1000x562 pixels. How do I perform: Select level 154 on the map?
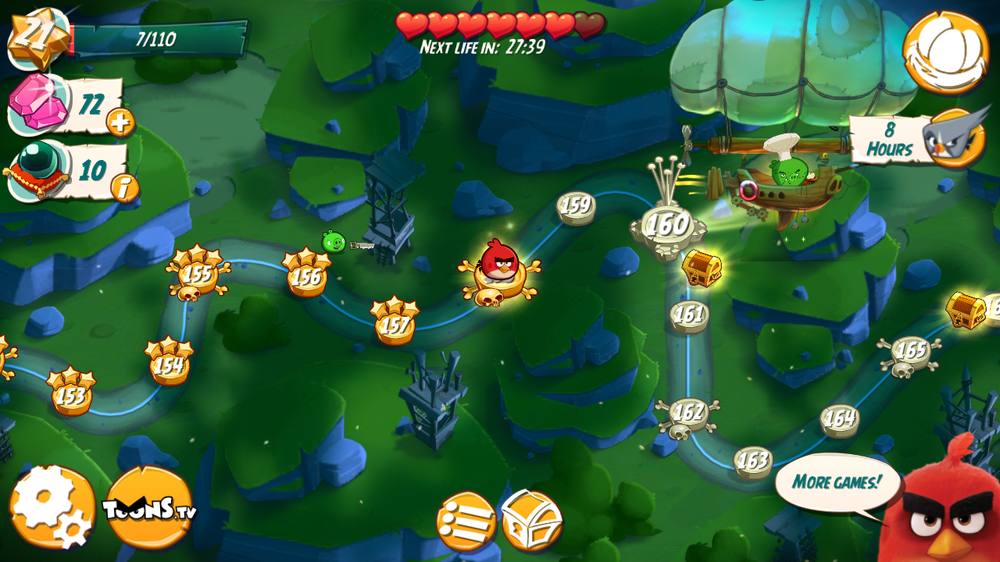168,365
